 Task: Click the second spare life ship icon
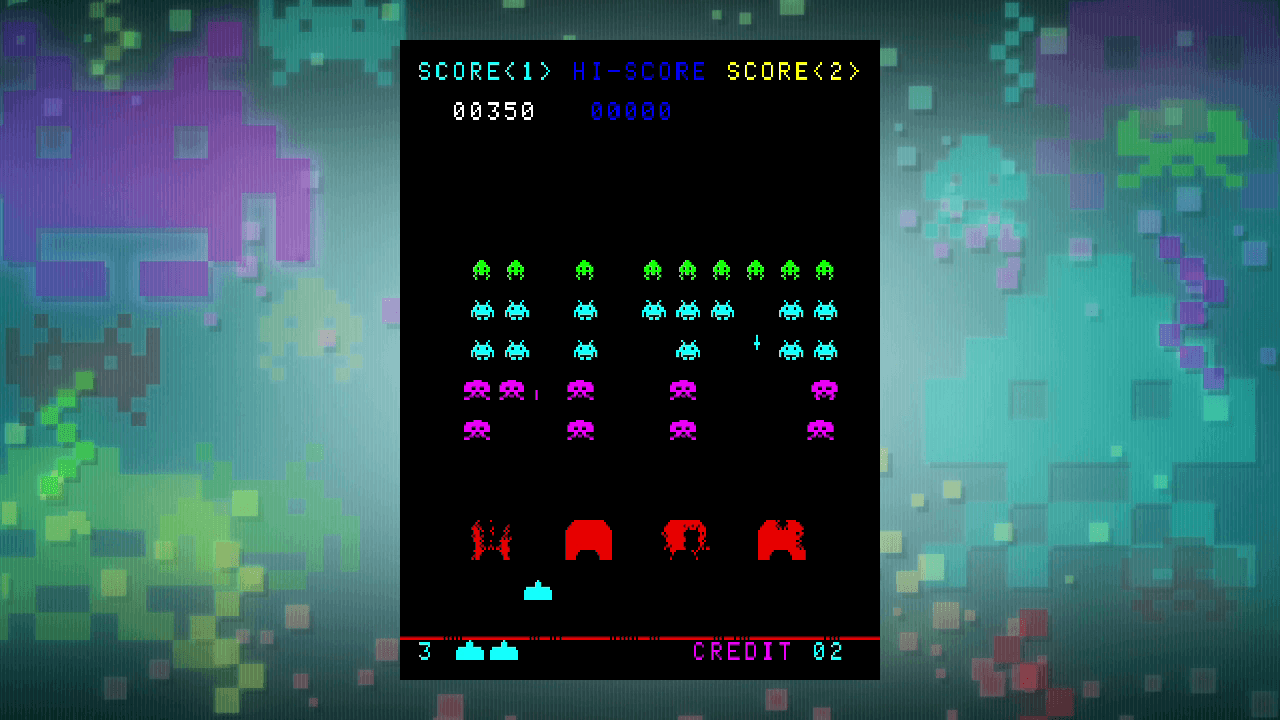503,651
